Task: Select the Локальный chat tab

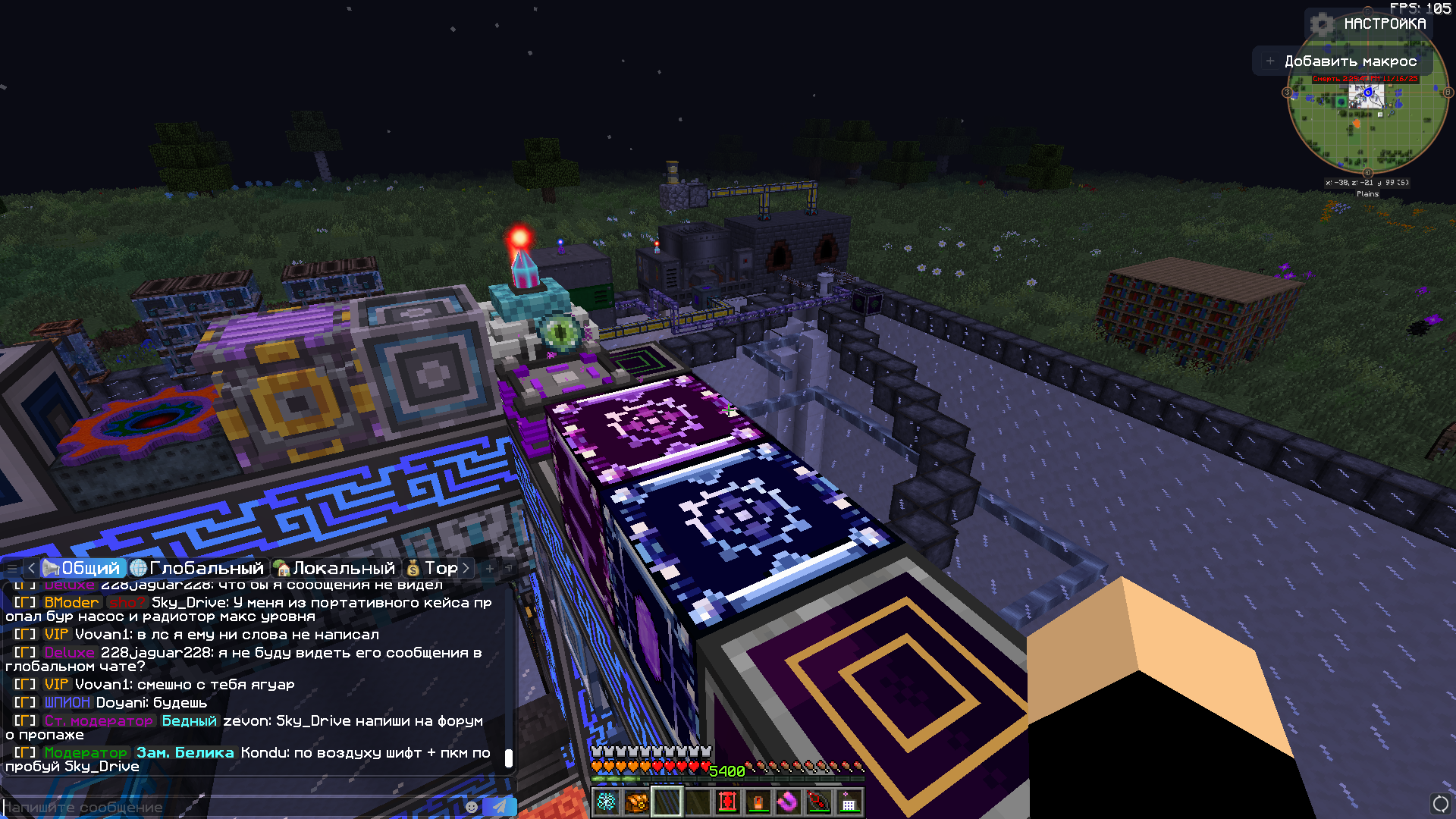Action: click(x=335, y=568)
